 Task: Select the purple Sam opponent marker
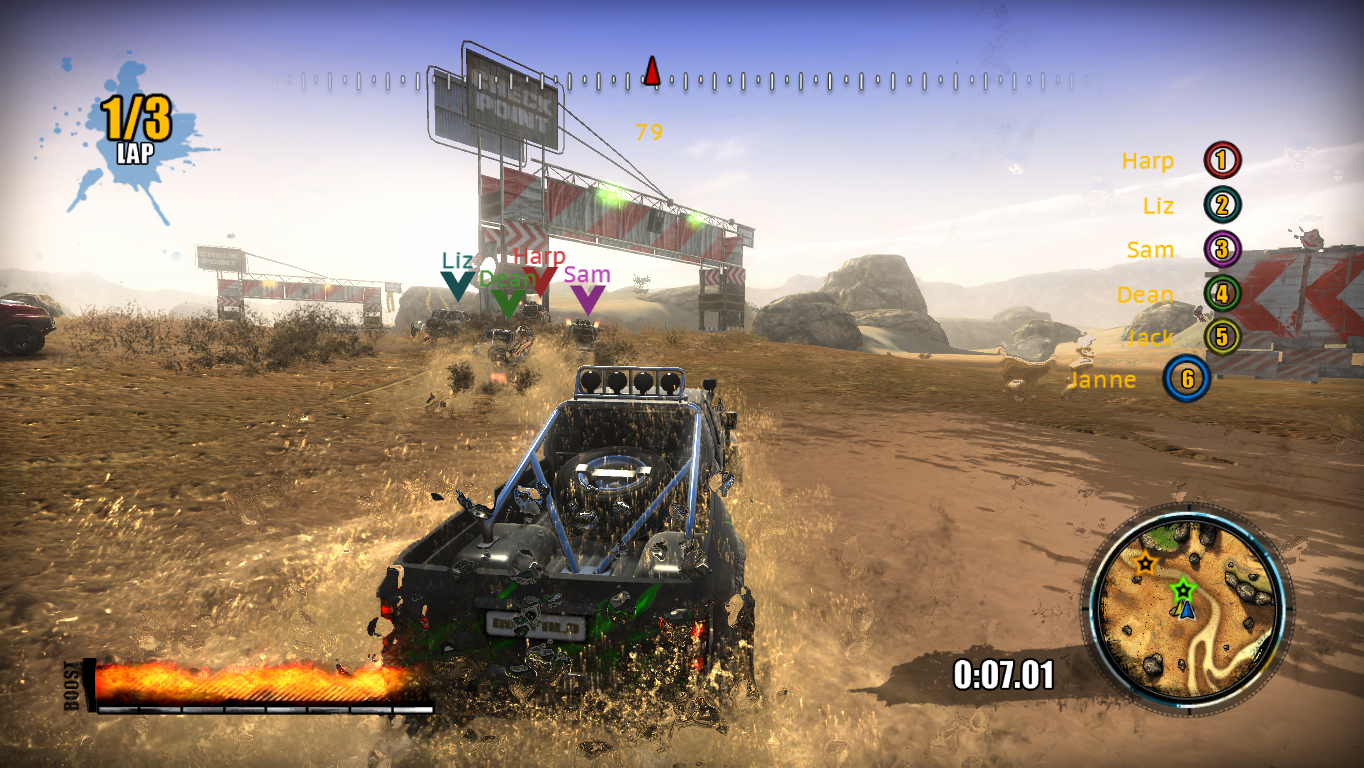tap(586, 298)
